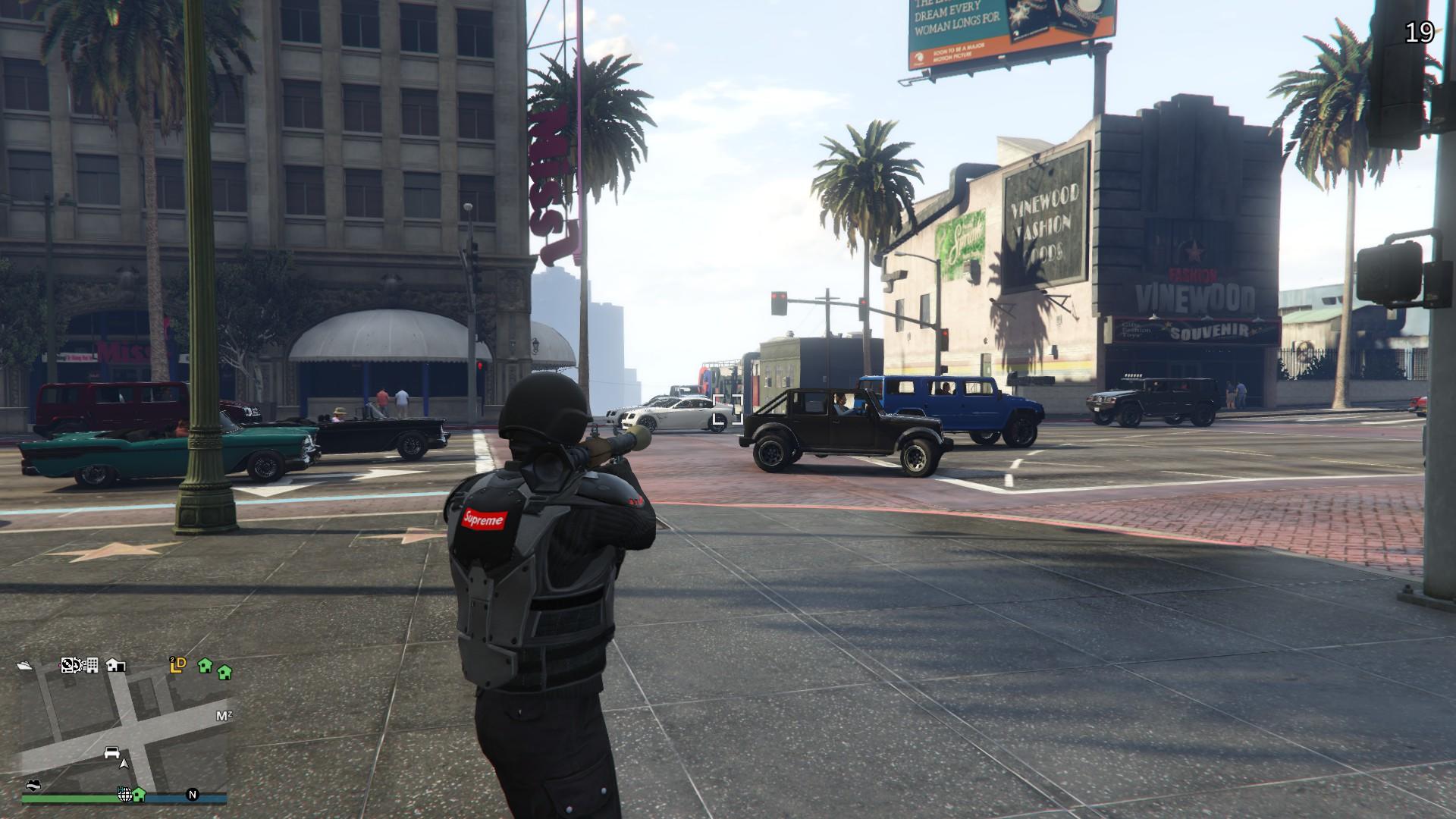Click the leftmost green safehouse icon on the minimap
Viewport: 1456px width, 819px height.
click(x=205, y=667)
